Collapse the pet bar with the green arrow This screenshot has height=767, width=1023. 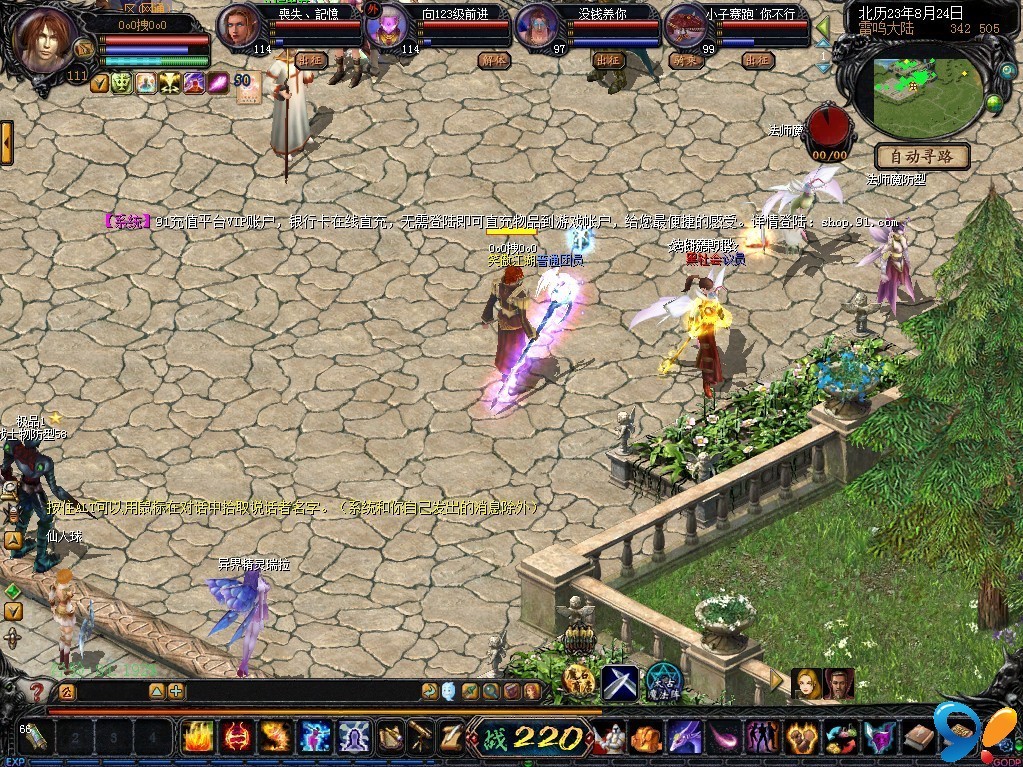822,25
